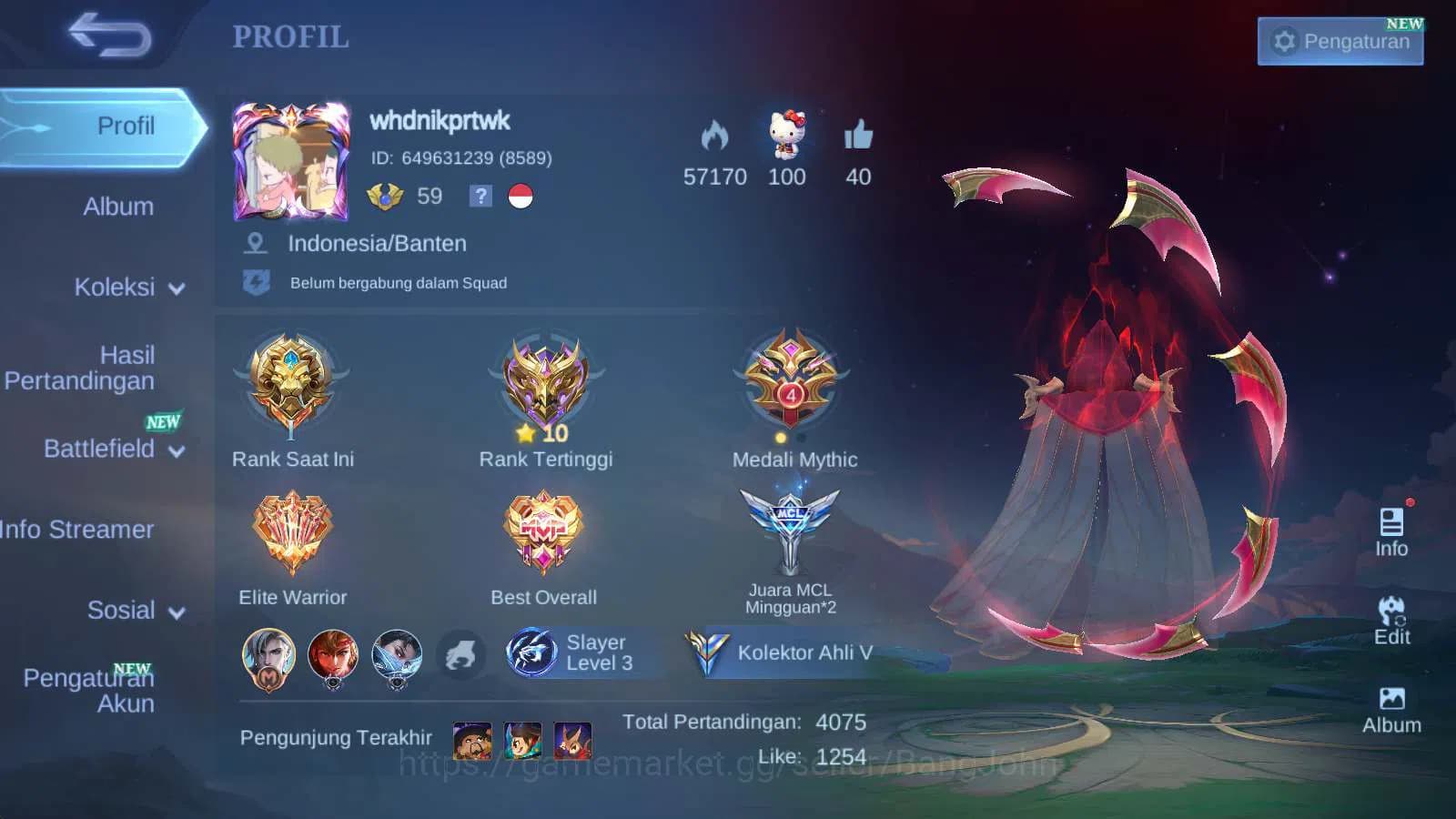Image resolution: width=1456 pixels, height=819 pixels.
Task: Click the paw icon beside hero avatars
Action: click(462, 653)
